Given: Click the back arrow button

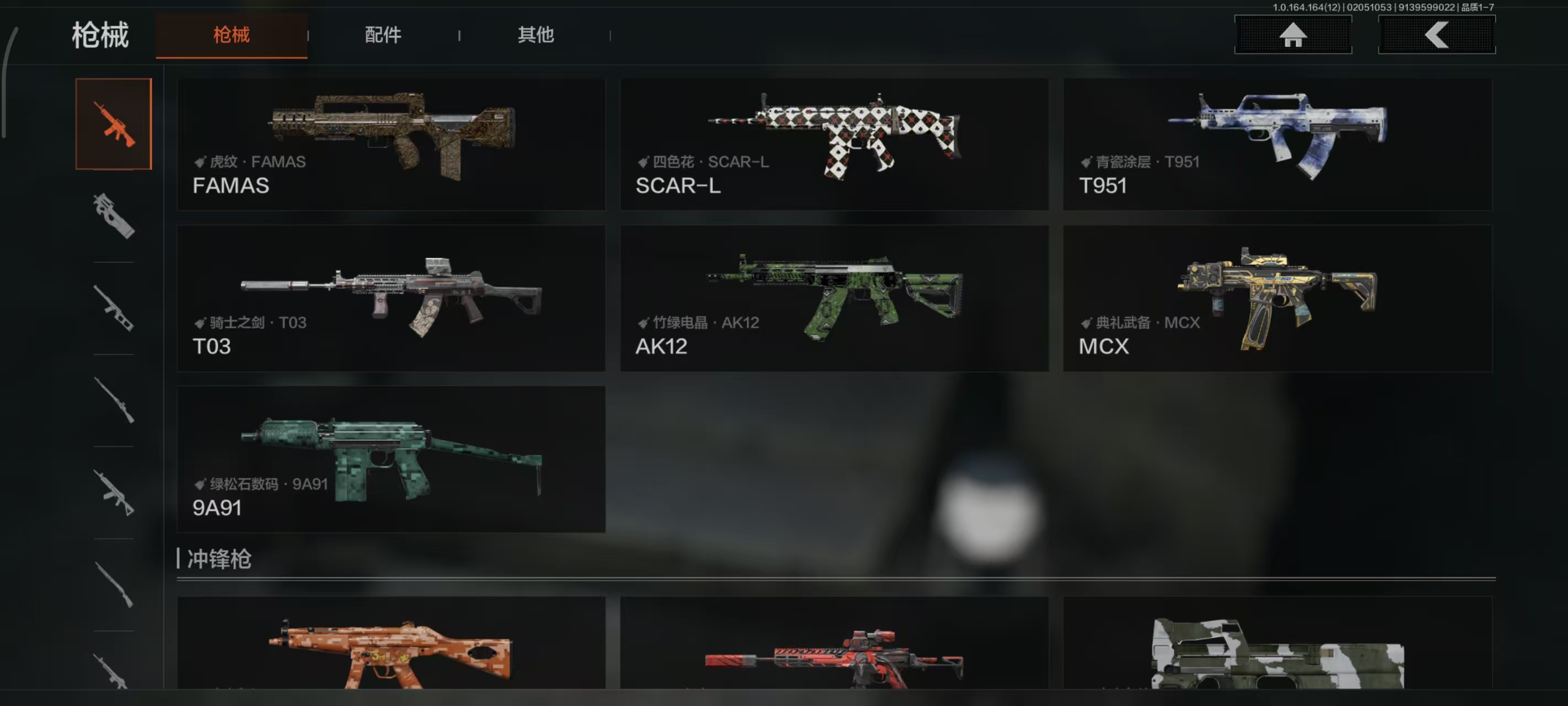Looking at the screenshot, I should pyautogui.click(x=1436, y=35).
